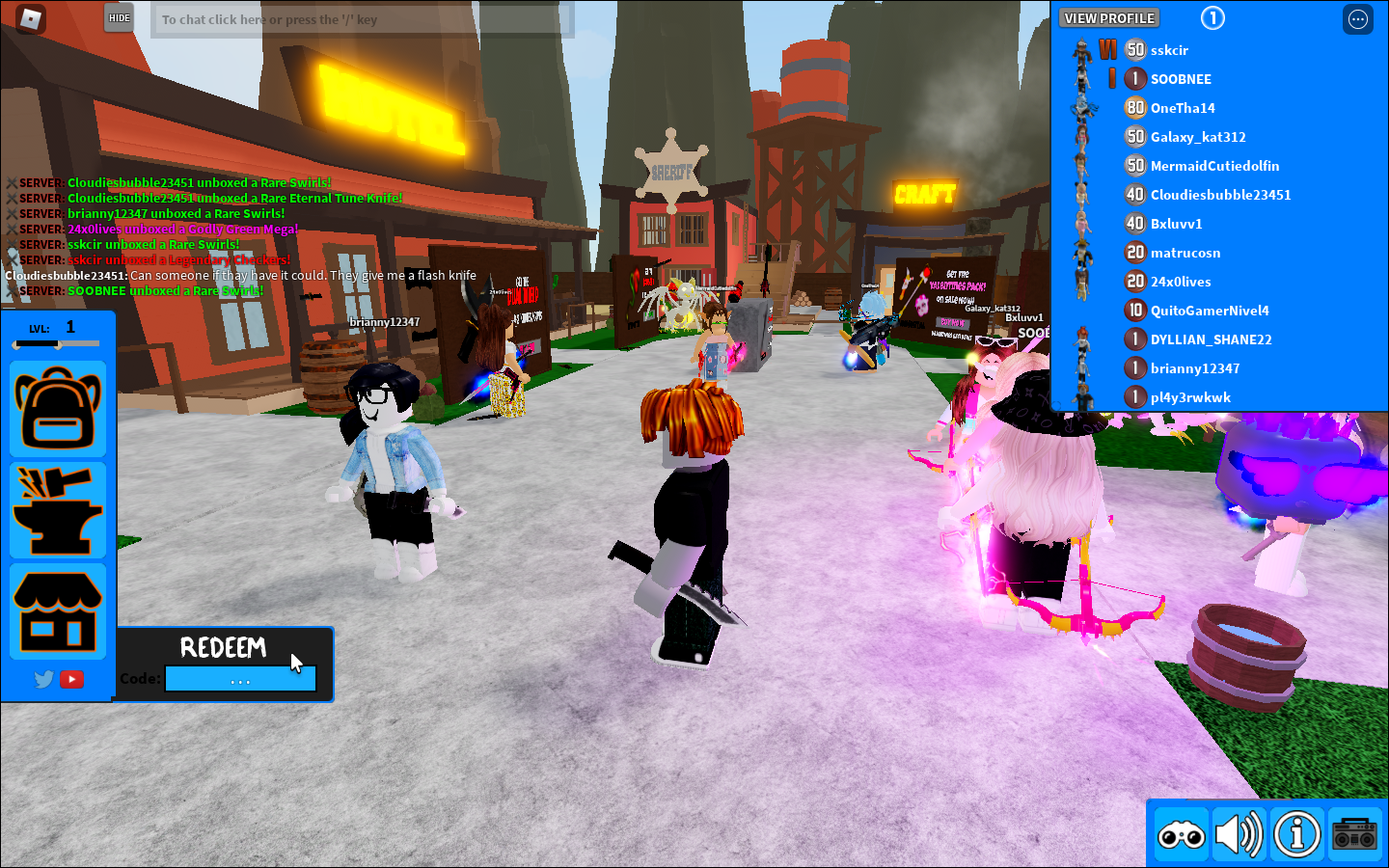Open the crafting anvil menu
Screen dimensions: 1389x868
[x=58, y=509]
